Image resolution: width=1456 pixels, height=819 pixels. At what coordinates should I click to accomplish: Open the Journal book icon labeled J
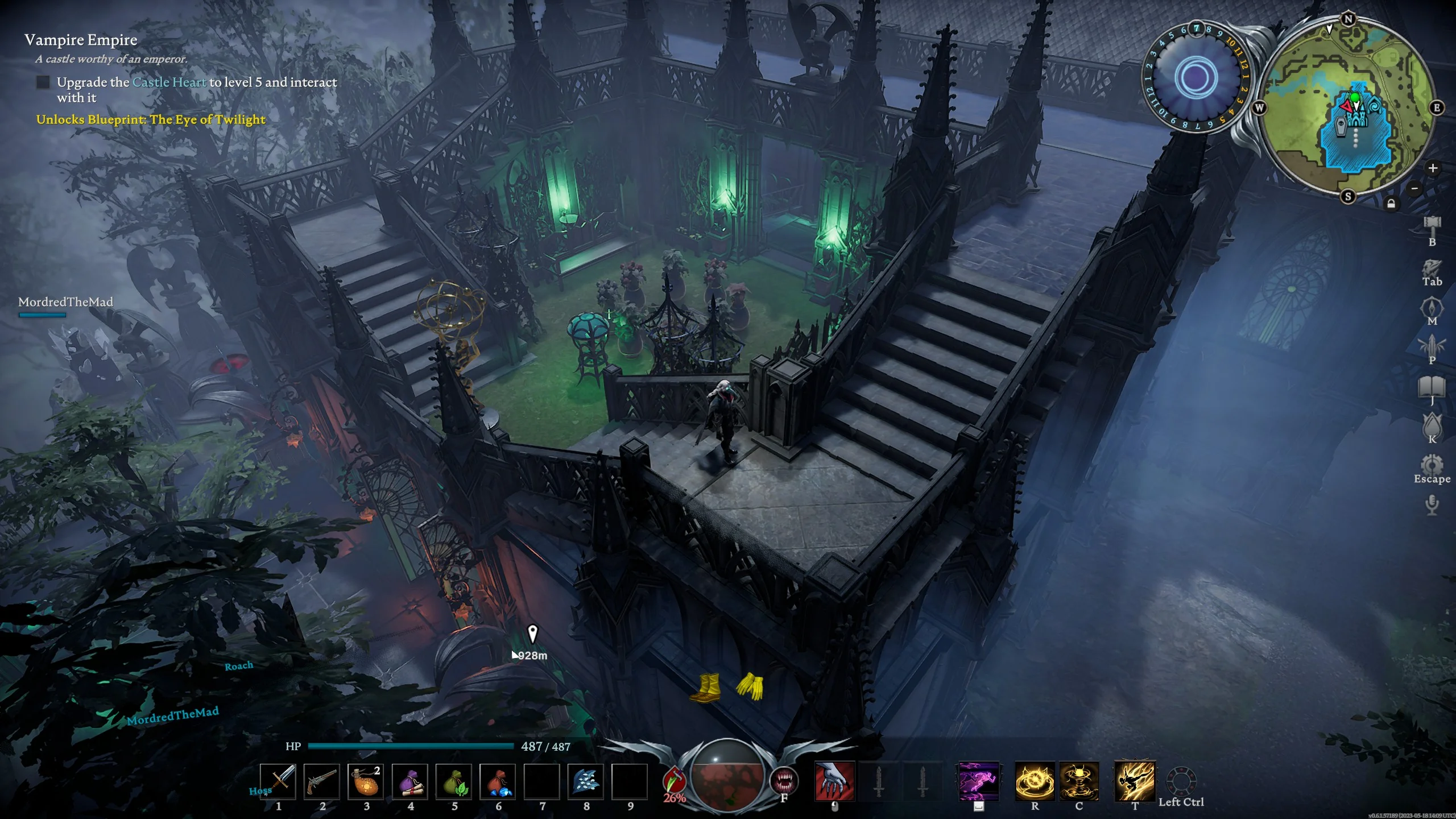click(x=1432, y=387)
